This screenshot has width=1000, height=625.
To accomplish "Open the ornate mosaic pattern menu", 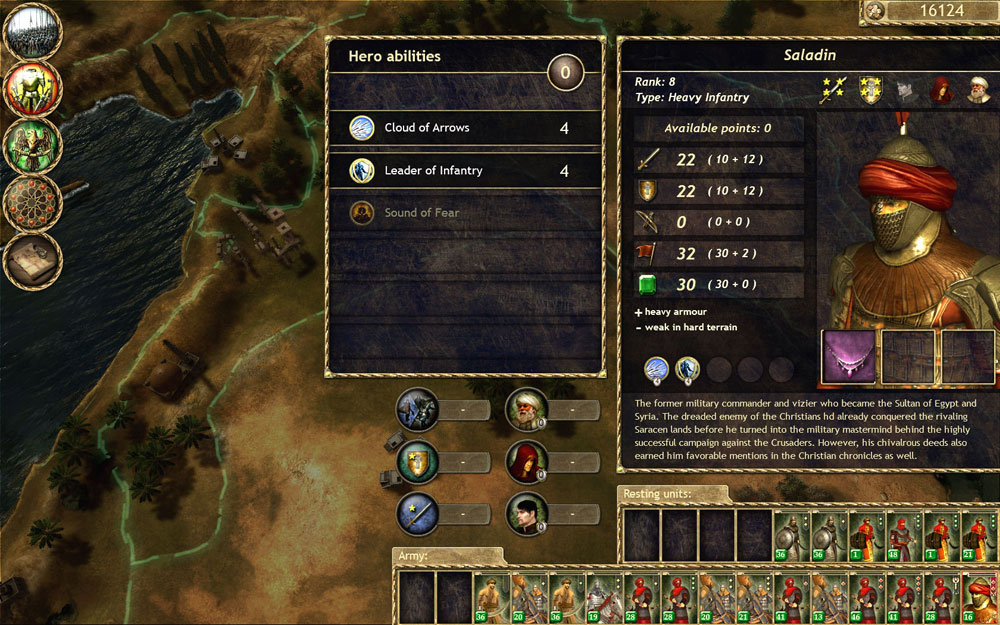I will pyautogui.click(x=33, y=203).
